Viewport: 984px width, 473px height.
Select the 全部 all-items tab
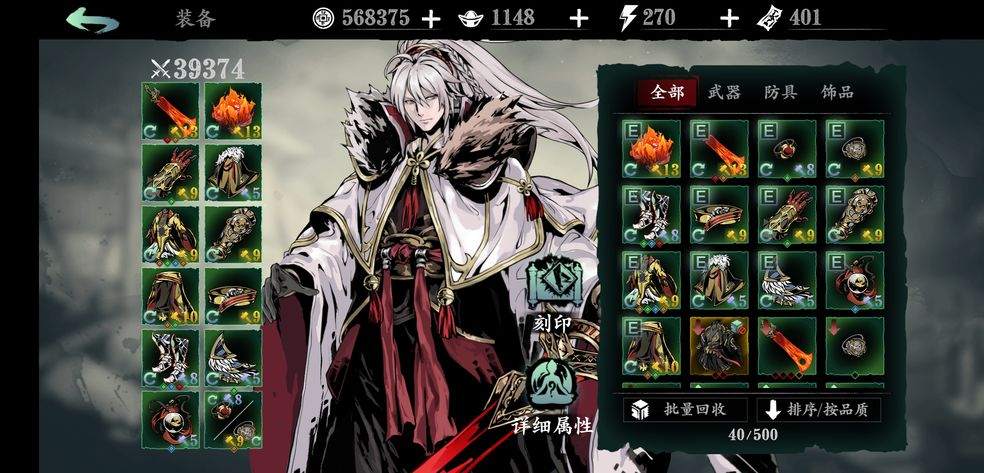point(667,93)
